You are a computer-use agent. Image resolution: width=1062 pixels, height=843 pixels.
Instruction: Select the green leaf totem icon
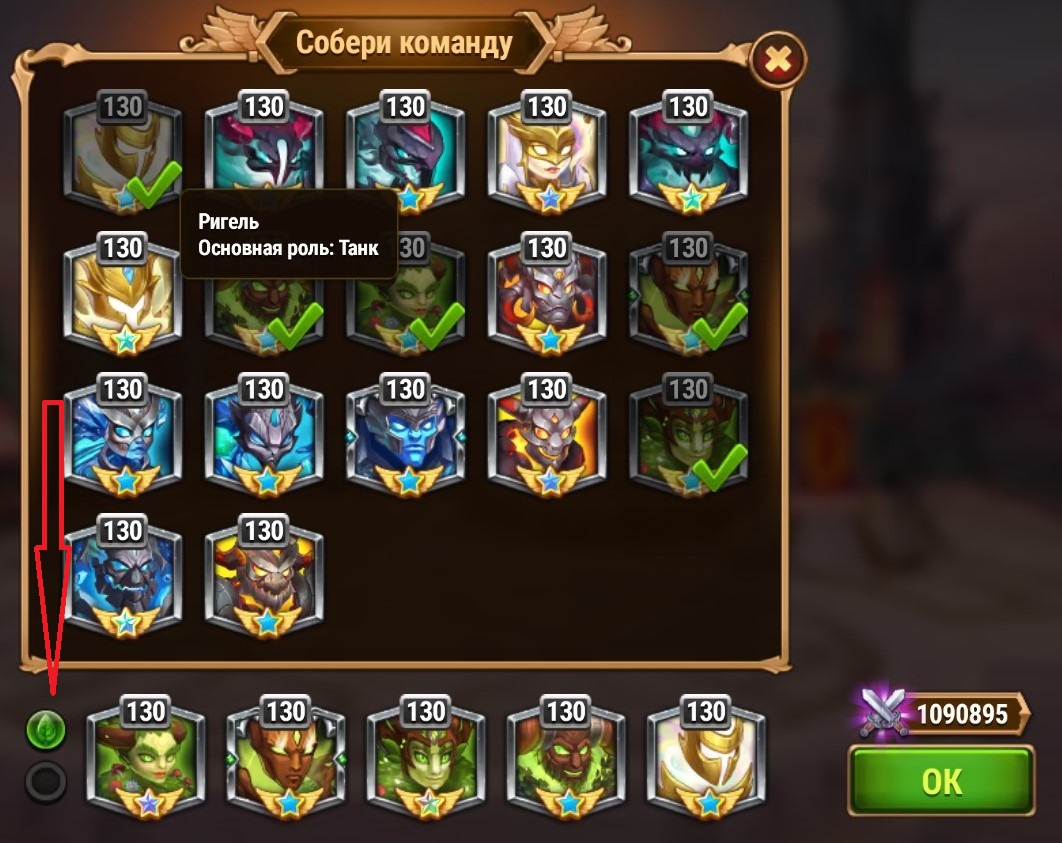[x=45, y=730]
